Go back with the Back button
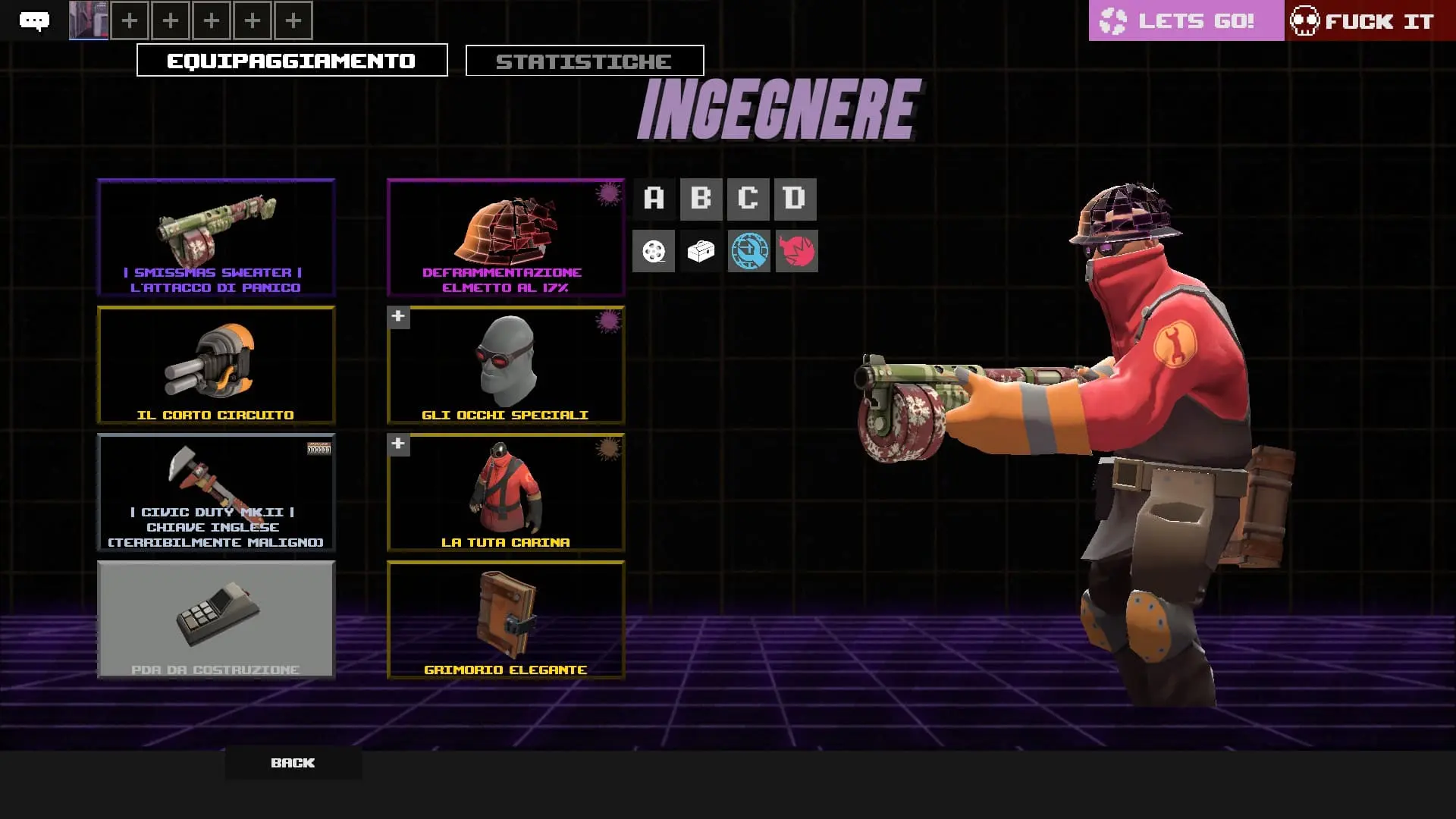Screen dimensions: 1456x819 coord(293,763)
